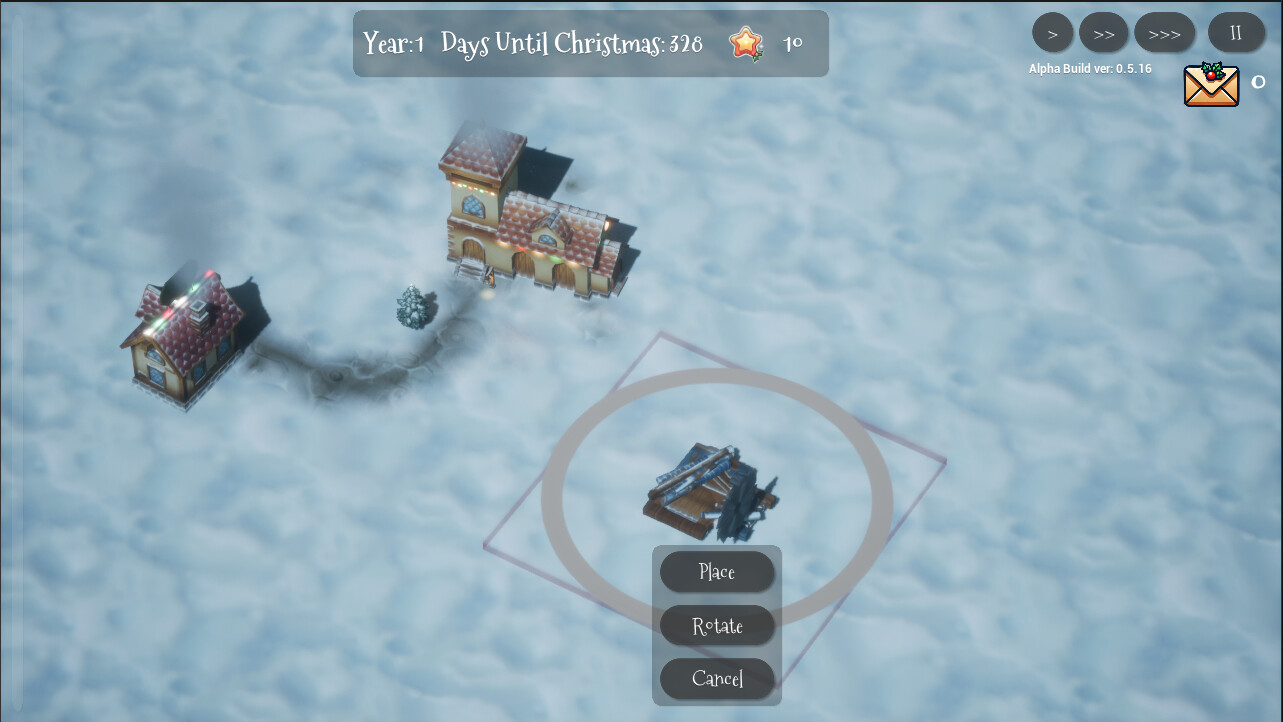Image resolution: width=1283 pixels, height=722 pixels.
Task: Cancel the building placement
Action: (716, 679)
